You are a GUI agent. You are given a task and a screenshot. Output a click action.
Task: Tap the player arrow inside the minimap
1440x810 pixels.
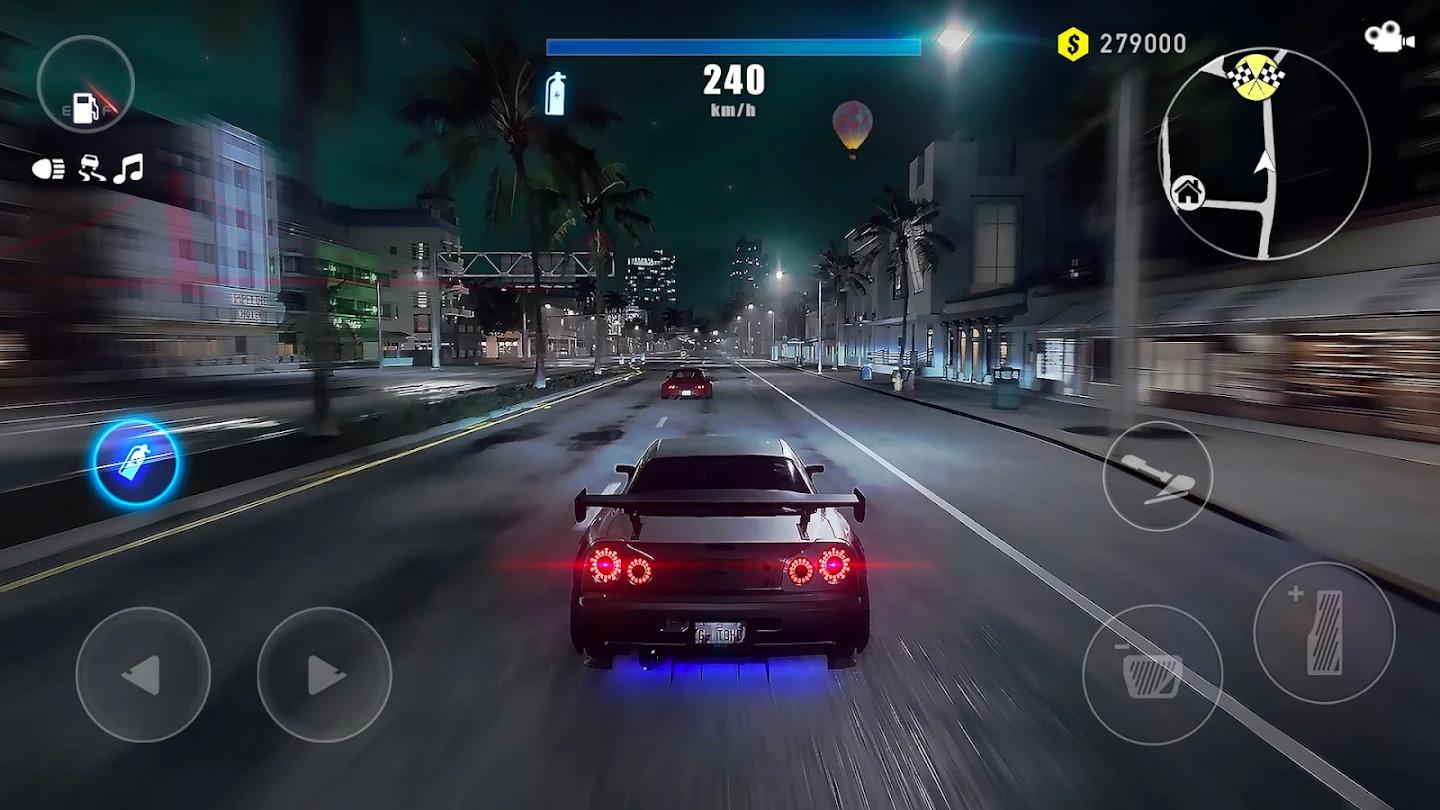tap(1262, 165)
